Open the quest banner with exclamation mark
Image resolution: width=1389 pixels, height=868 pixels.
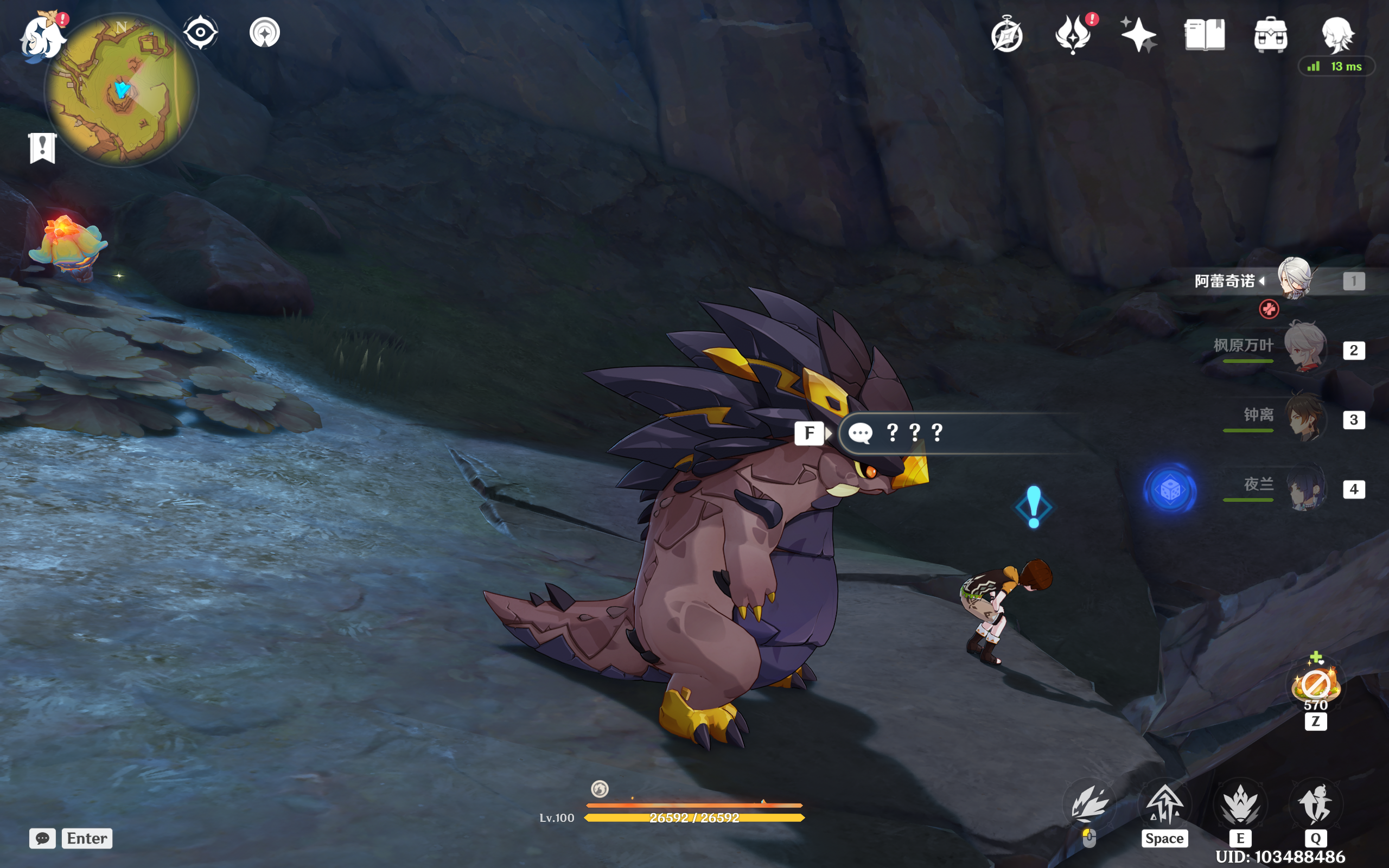point(42,148)
